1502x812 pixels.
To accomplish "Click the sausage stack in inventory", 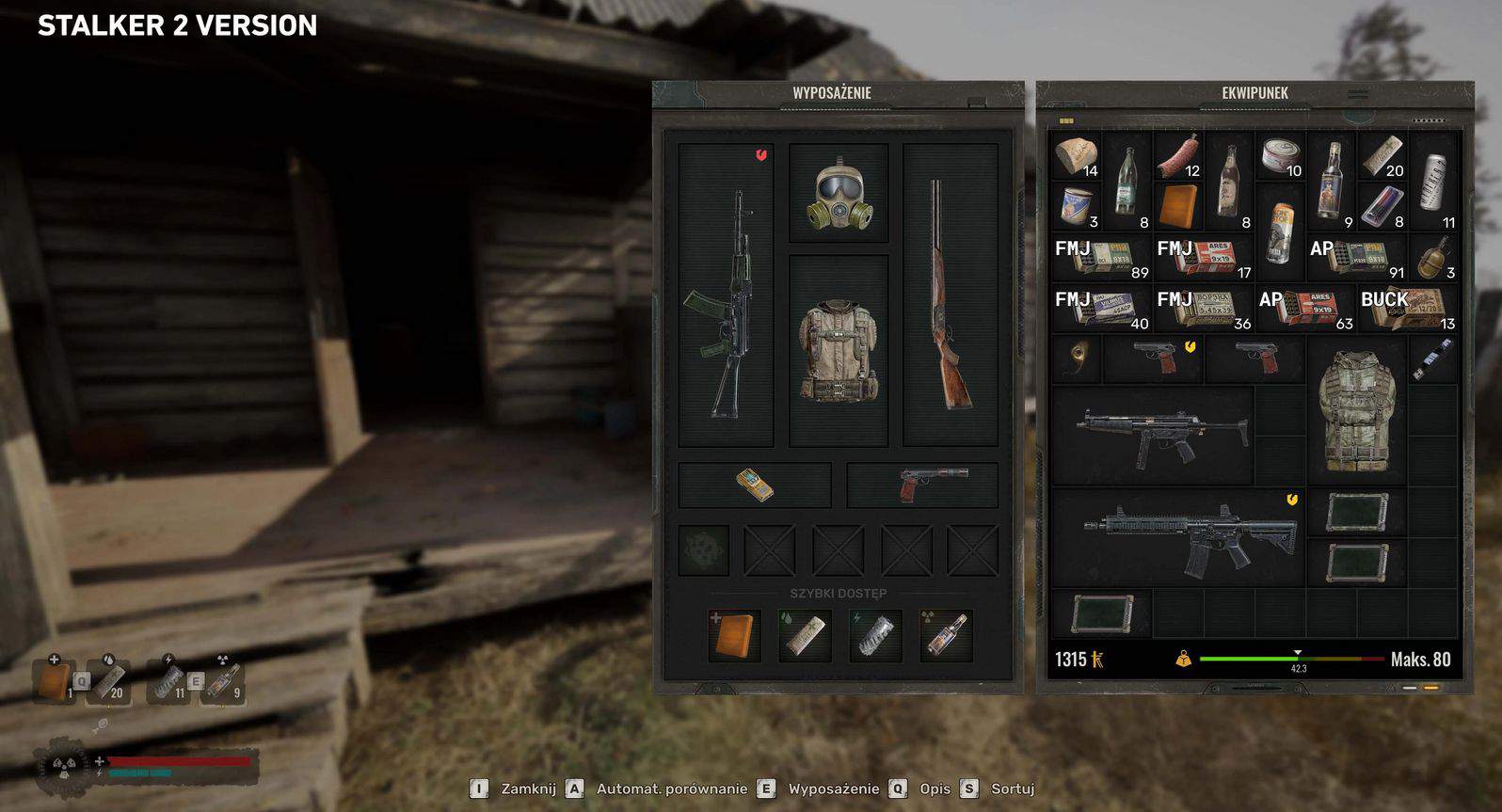I will [1177, 156].
